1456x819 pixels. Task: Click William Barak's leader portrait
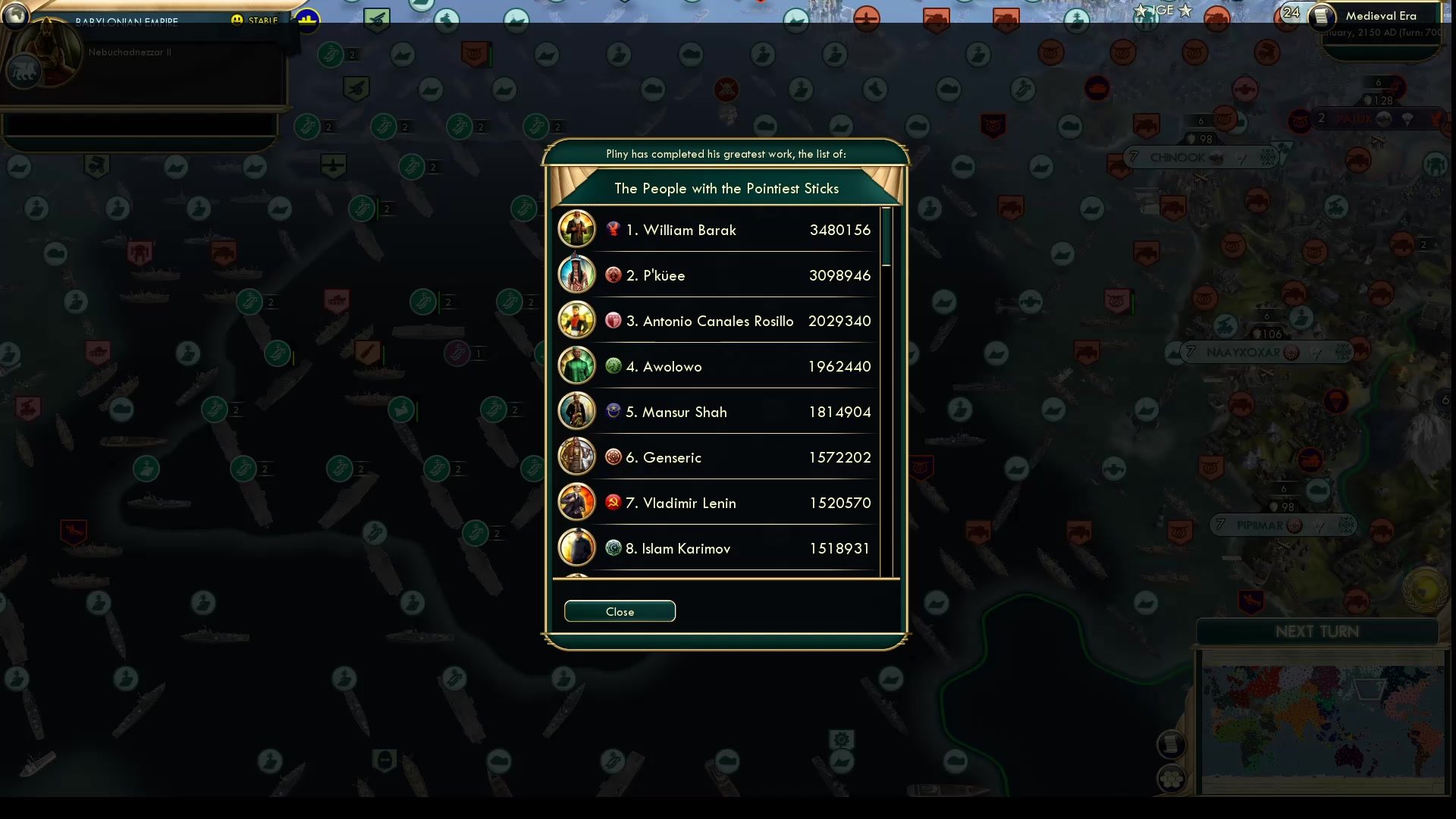577,229
